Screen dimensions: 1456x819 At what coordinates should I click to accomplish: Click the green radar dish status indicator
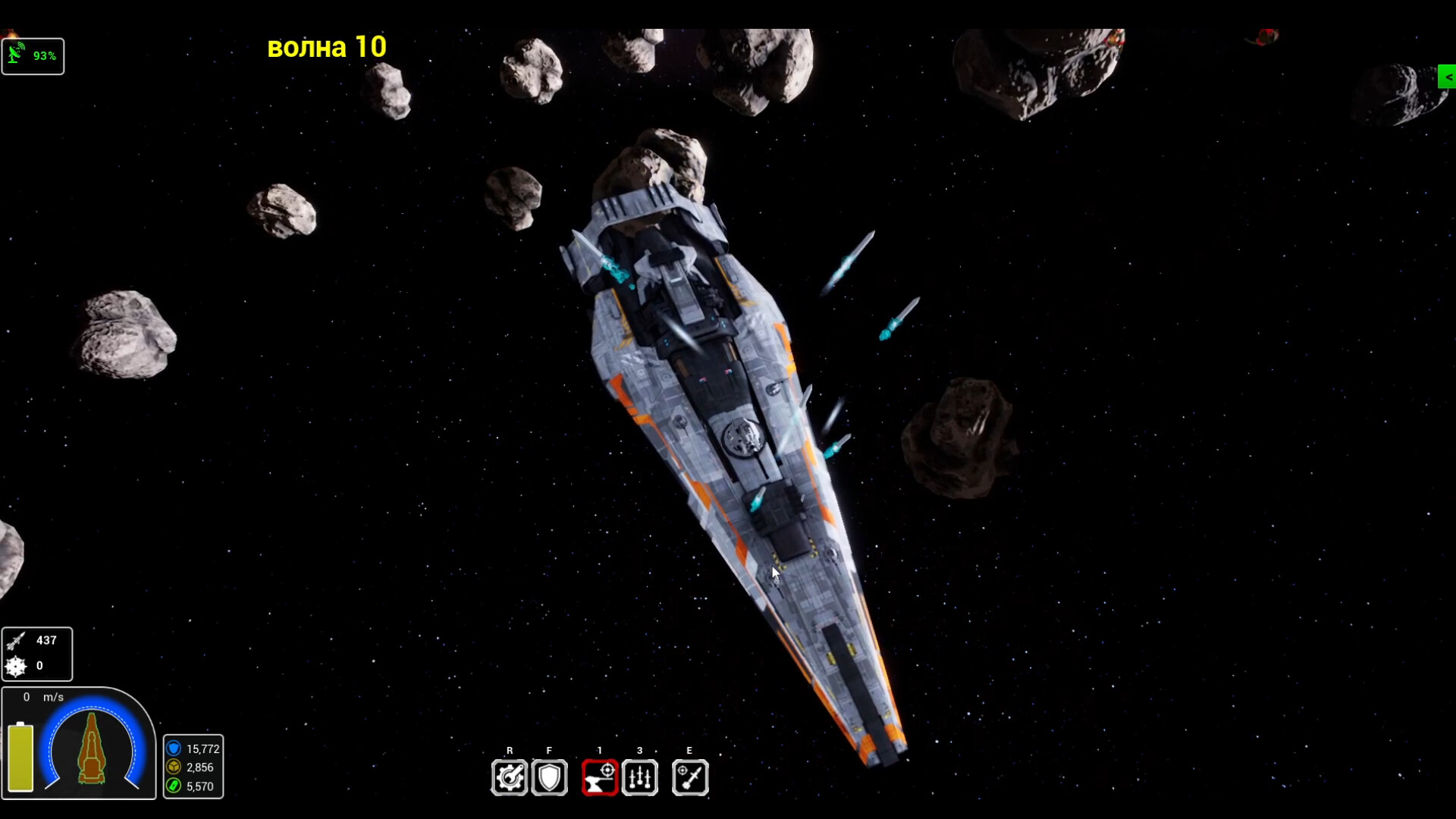pyautogui.click(x=17, y=55)
